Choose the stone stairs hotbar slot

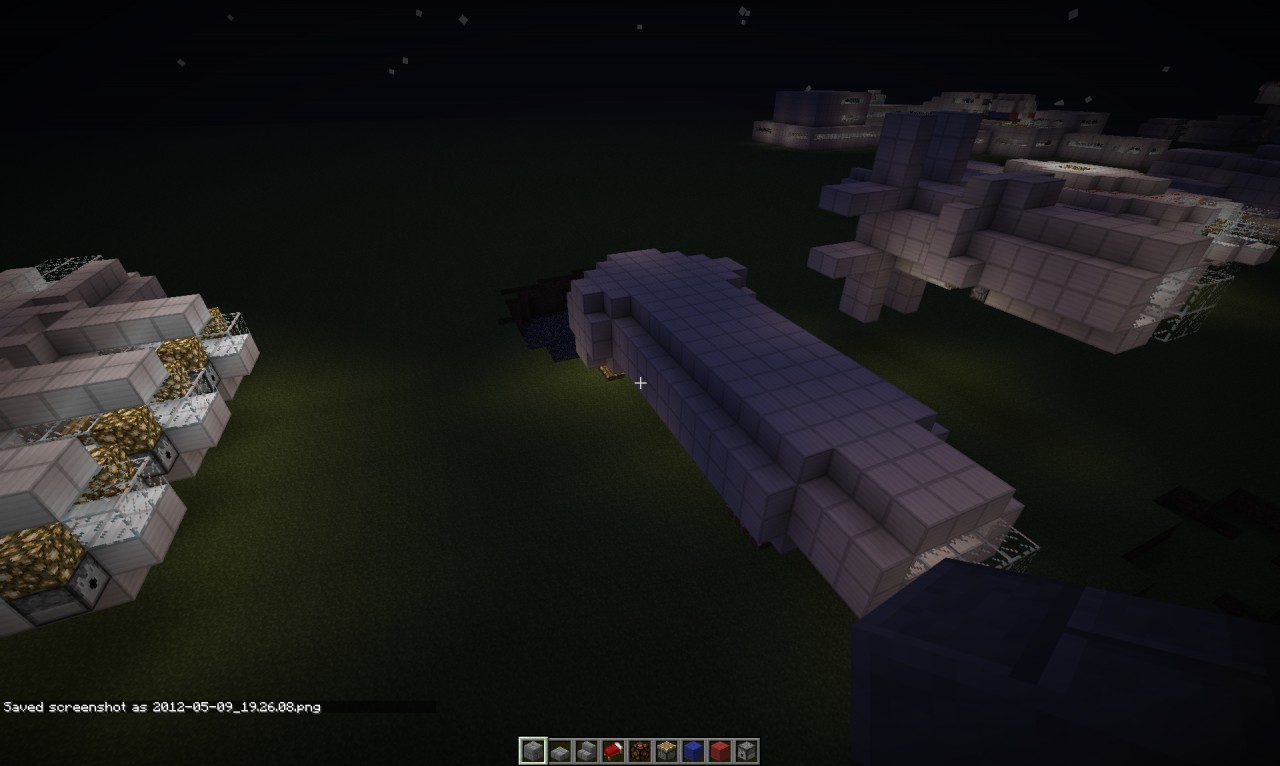tap(586, 751)
